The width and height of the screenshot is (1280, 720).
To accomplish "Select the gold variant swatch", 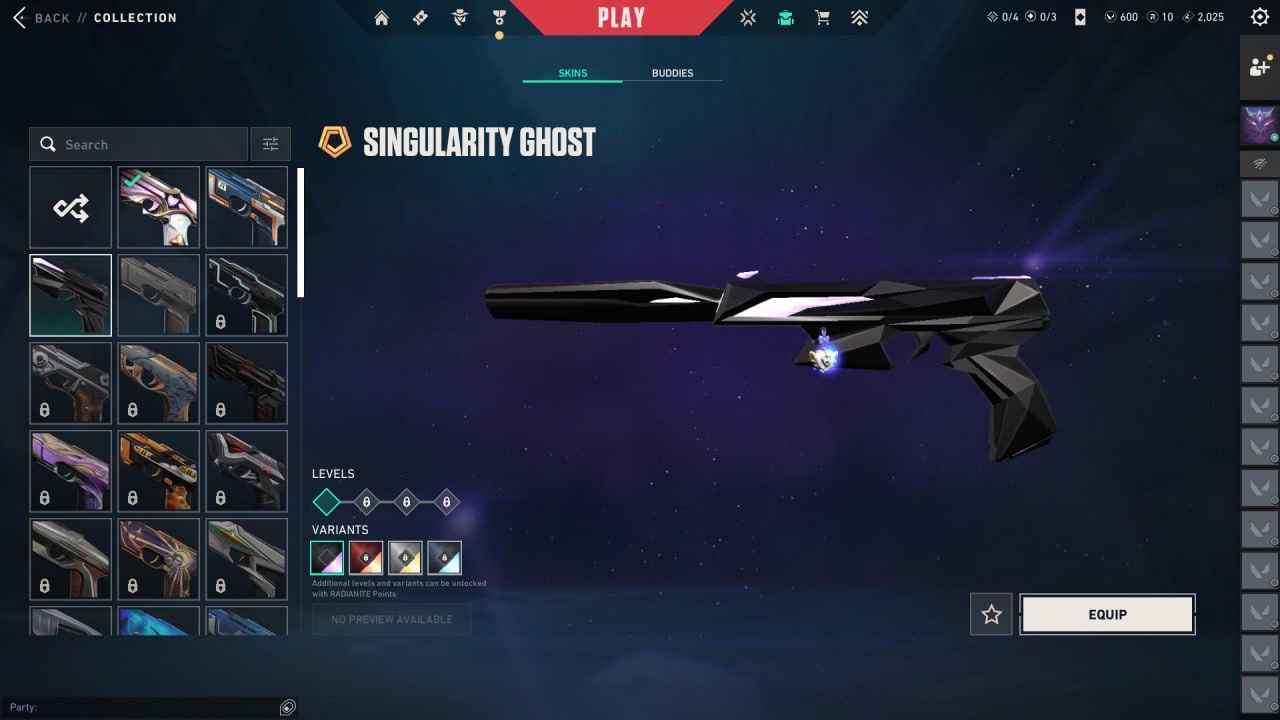I will pos(405,557).
